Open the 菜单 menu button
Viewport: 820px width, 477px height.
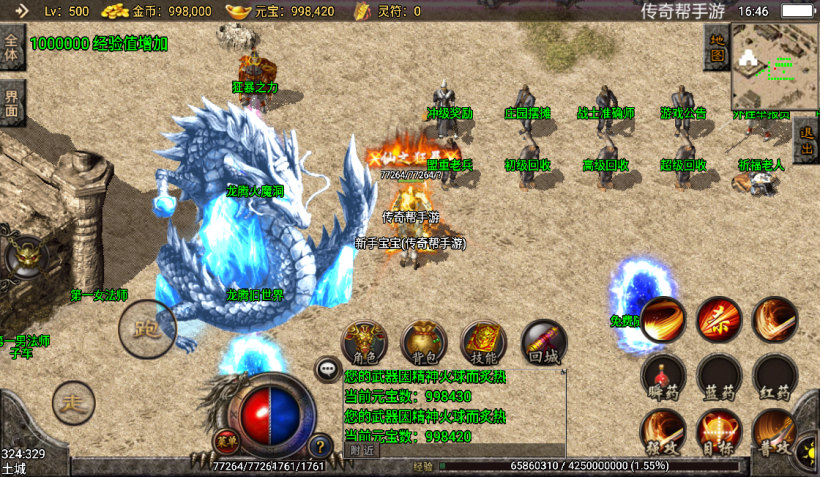click(227, 440)
